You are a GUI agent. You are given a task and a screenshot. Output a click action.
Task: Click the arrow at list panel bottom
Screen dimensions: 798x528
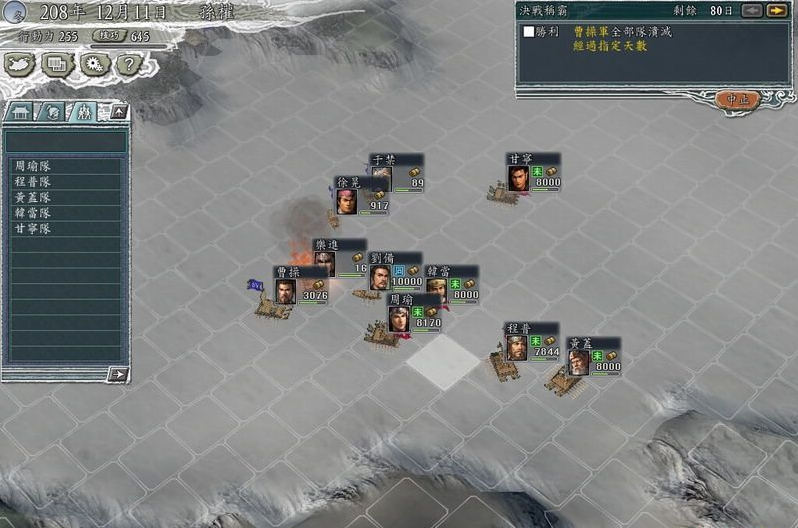point(118,374)
